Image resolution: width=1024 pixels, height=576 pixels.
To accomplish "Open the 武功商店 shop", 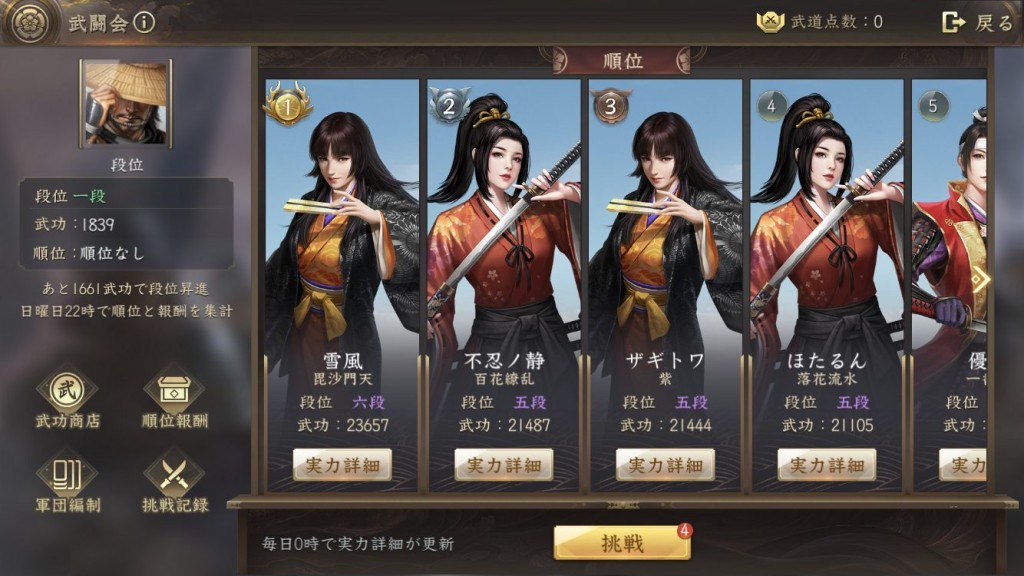I will [68, 397].
